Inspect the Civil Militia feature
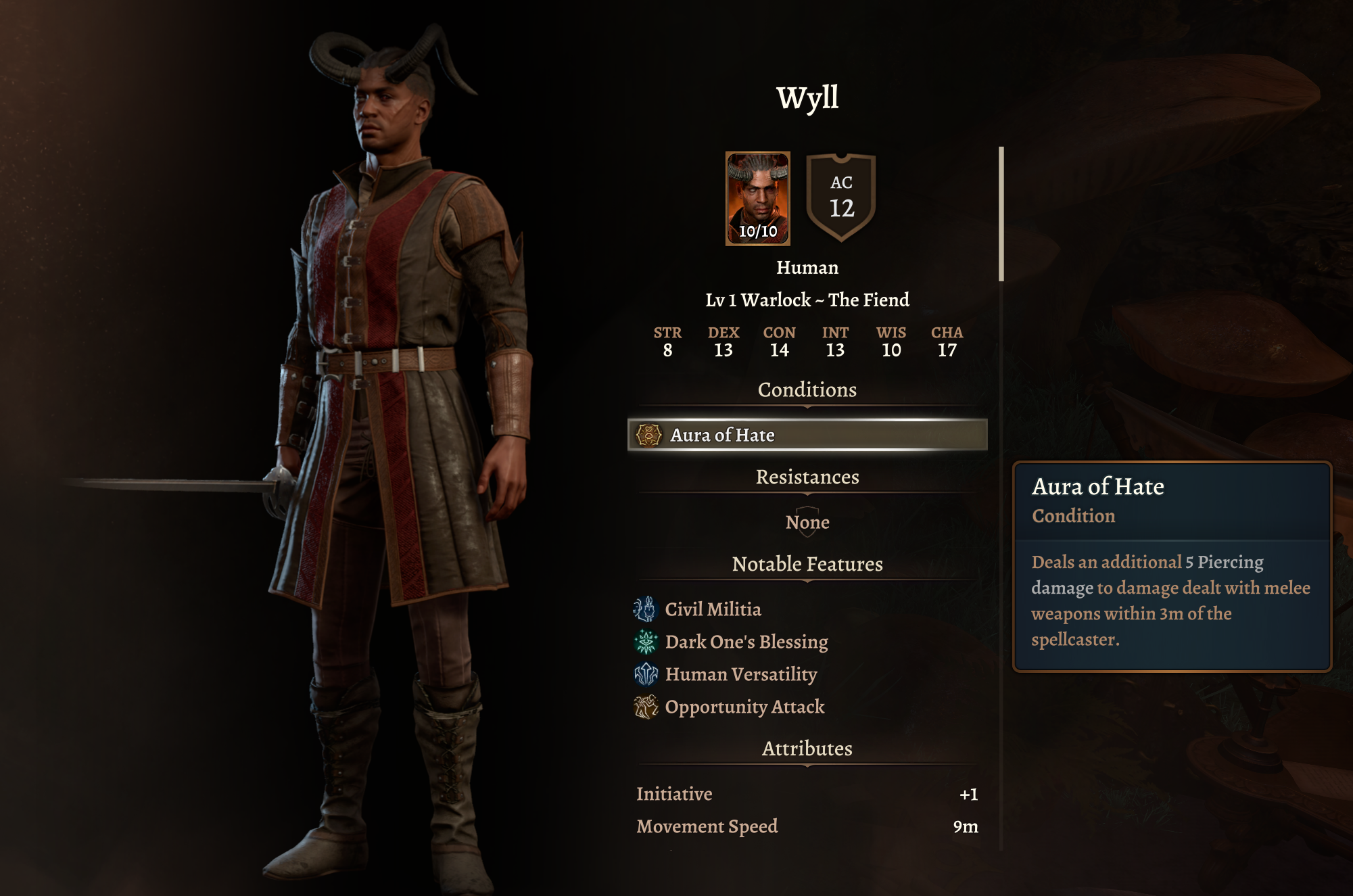1353x896 pixels. click(712, 609)
